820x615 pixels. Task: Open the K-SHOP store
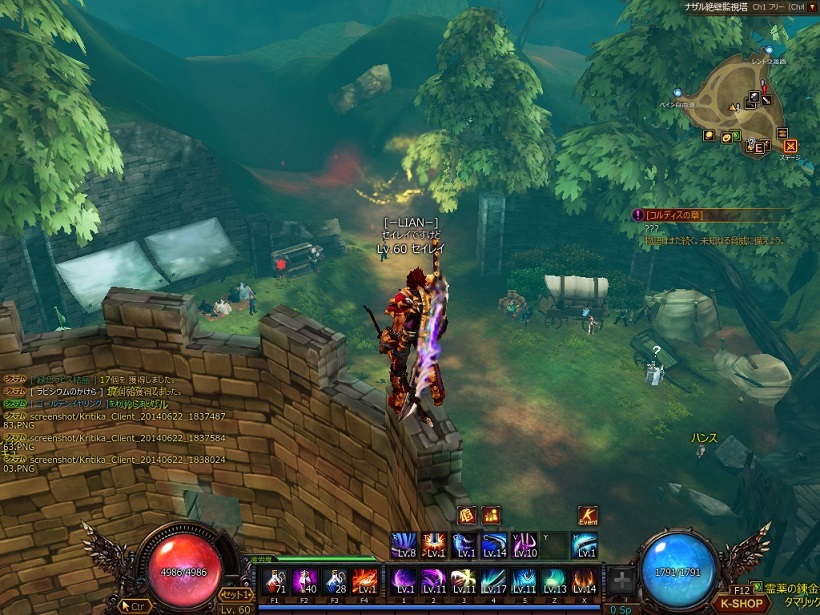741,603
